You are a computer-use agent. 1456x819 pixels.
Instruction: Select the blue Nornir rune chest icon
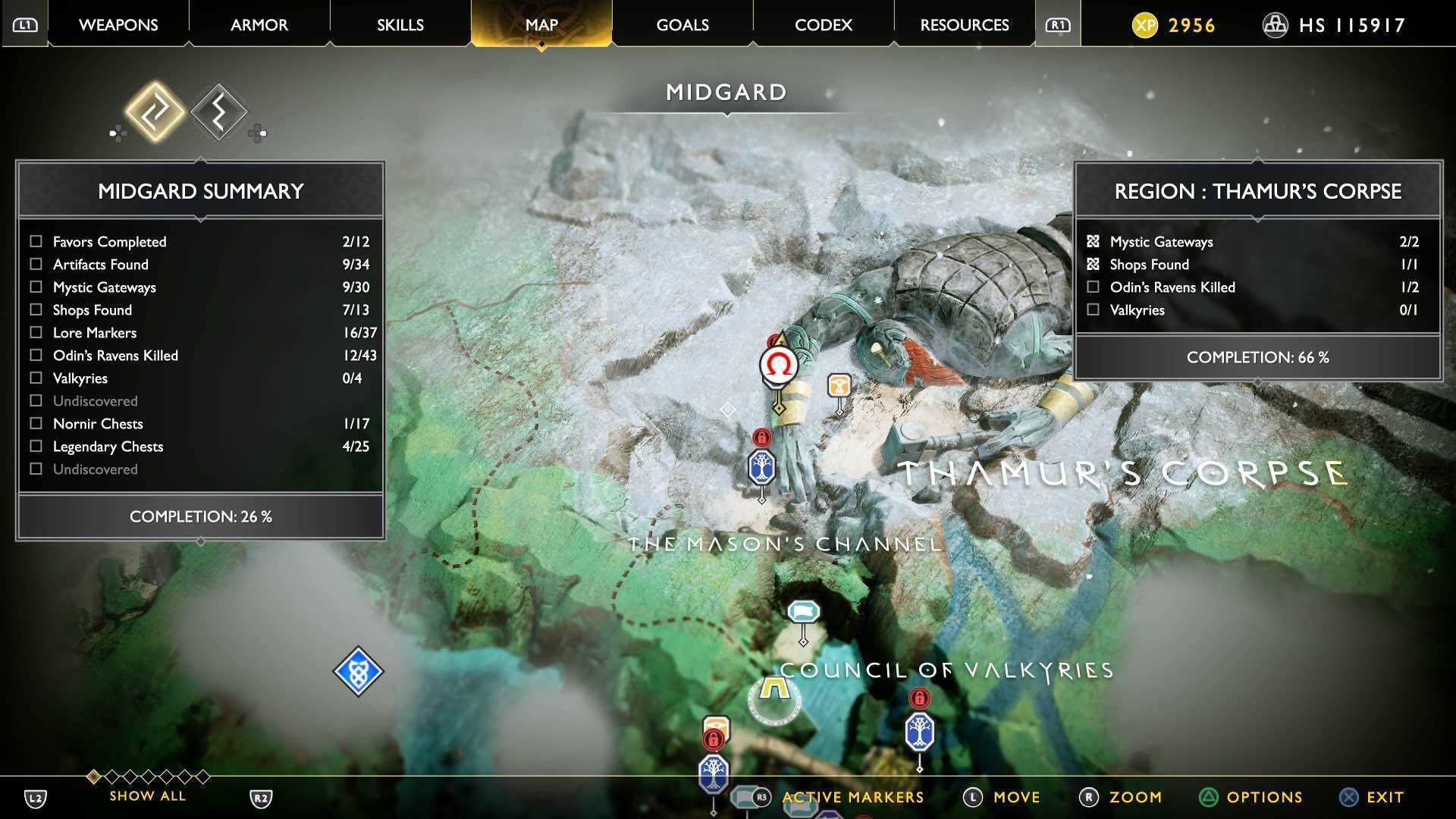359,670
